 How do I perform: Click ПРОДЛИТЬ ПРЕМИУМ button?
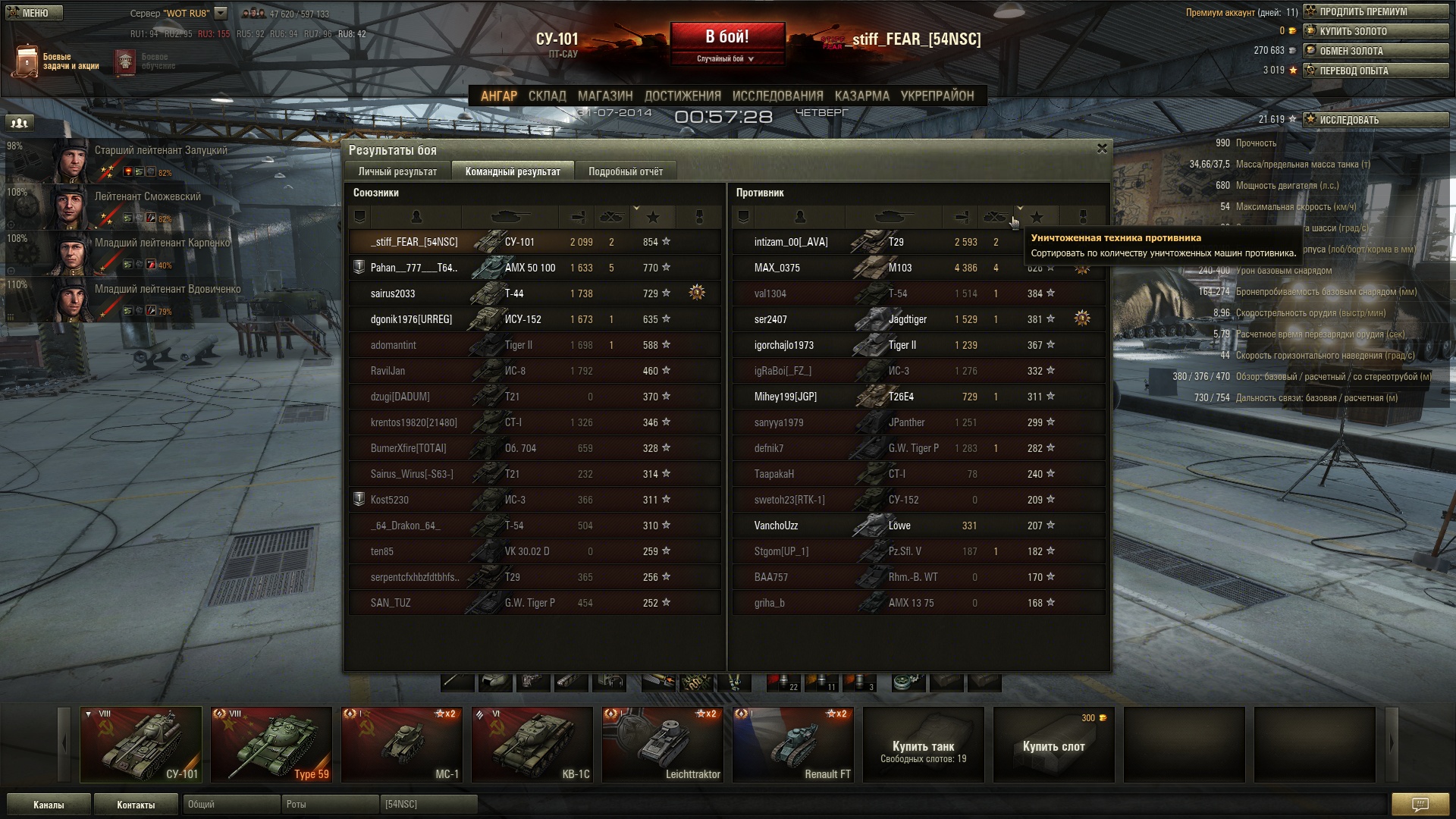1376,11
